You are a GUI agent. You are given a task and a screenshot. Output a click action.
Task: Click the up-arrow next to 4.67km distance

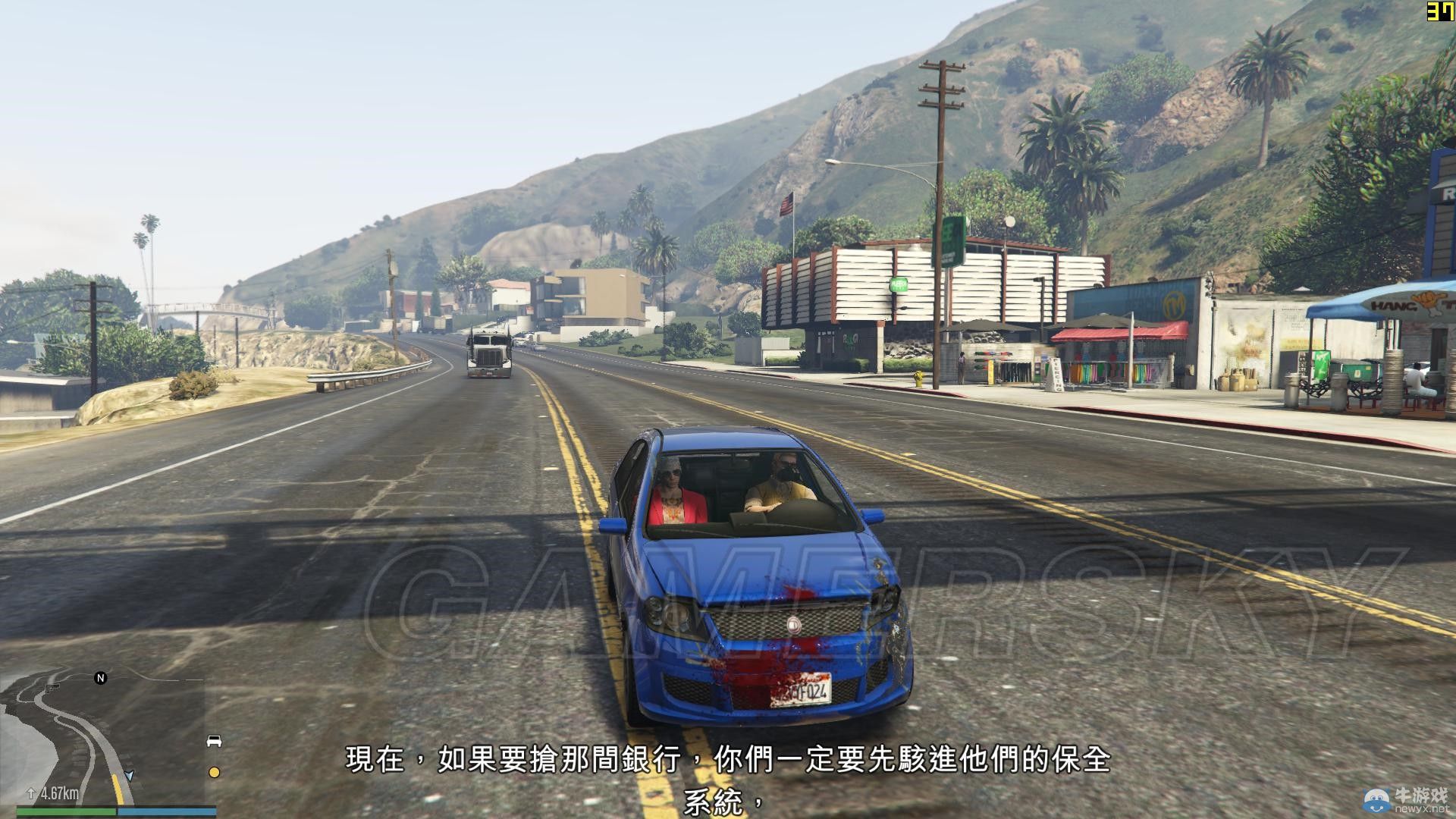pyautogui.click(x=31, y=793)
